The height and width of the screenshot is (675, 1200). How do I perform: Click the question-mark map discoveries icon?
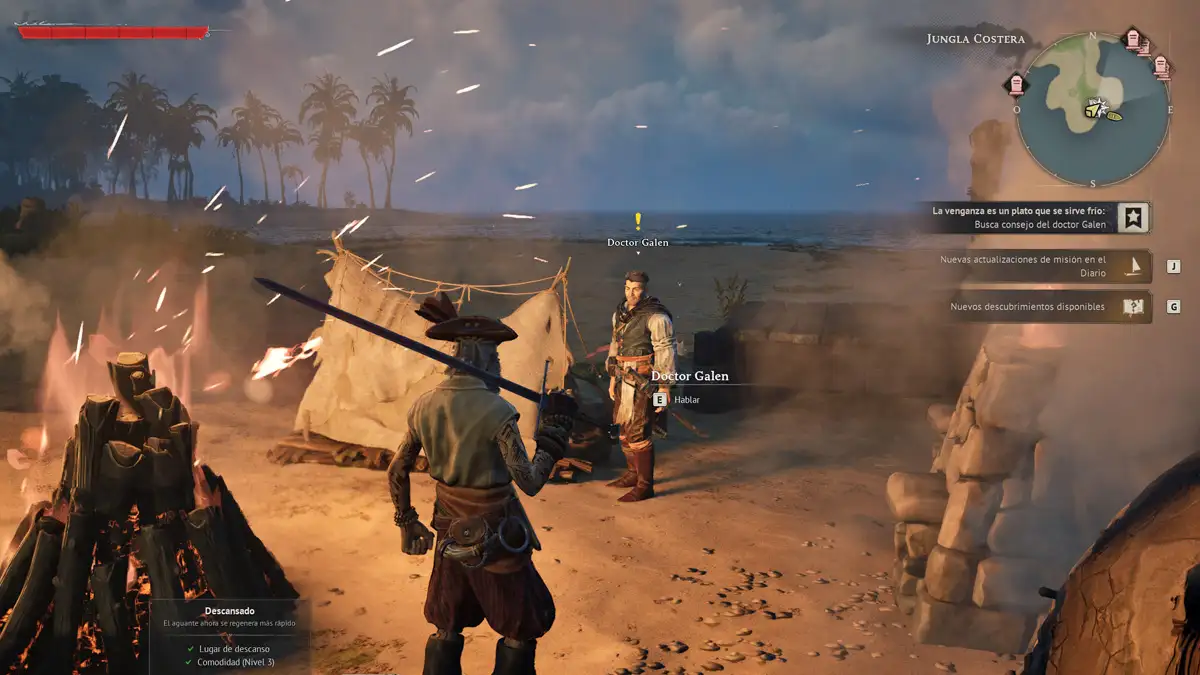pyautogui.click(x=1133, y=307)
